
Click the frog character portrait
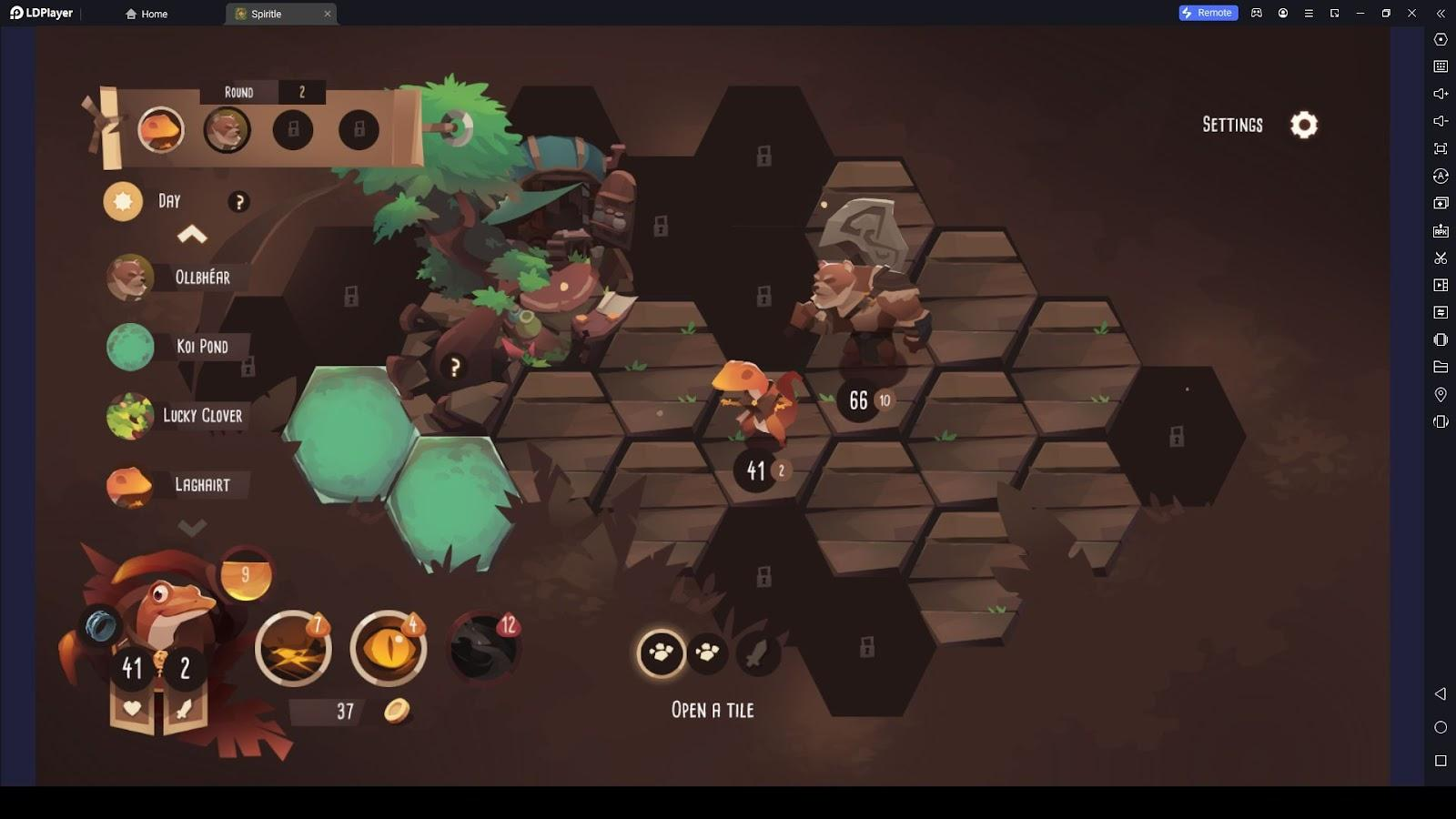click(164, 605)
